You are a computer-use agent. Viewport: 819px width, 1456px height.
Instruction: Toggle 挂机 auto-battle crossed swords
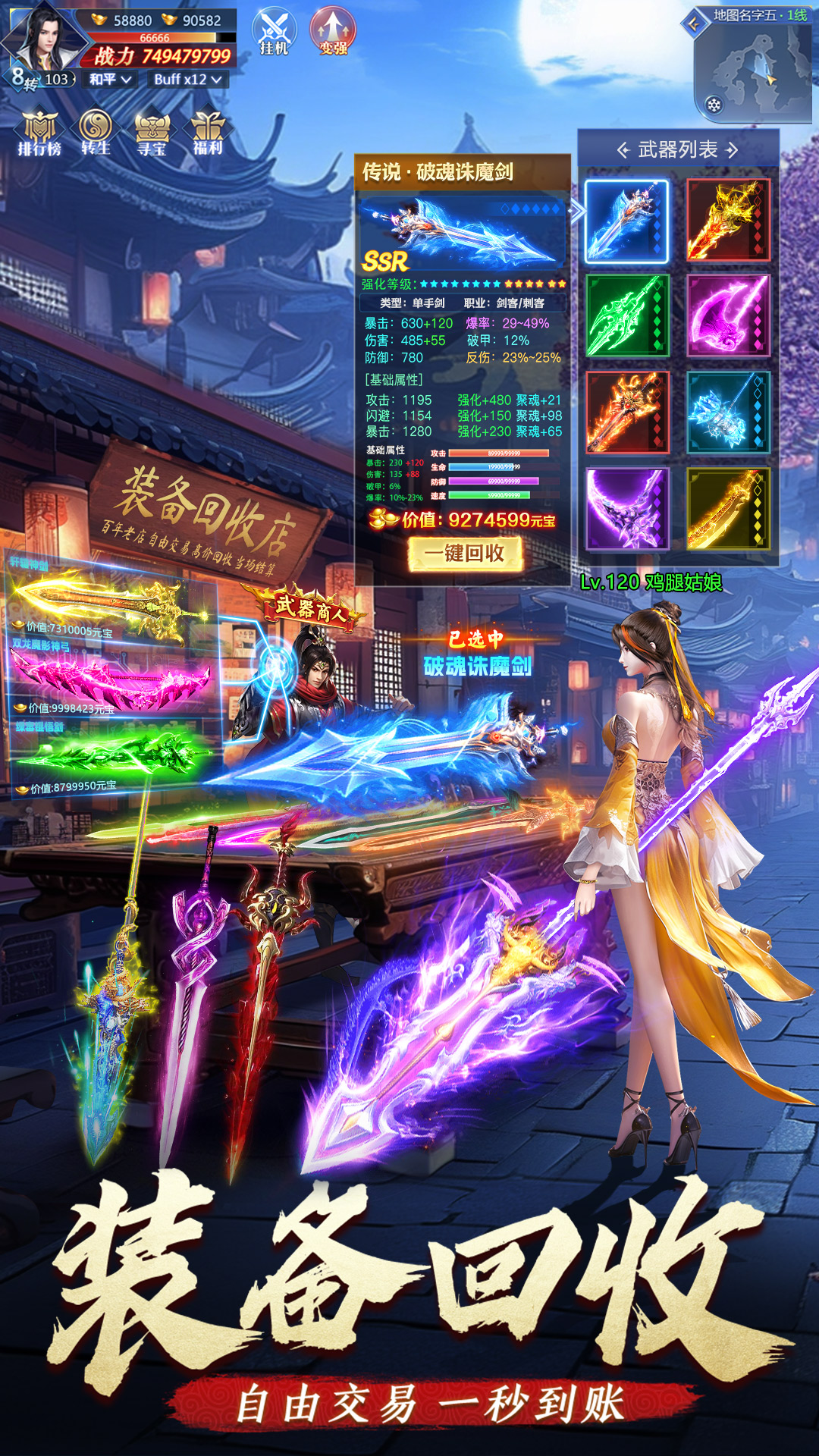click(x=274, y=33)
